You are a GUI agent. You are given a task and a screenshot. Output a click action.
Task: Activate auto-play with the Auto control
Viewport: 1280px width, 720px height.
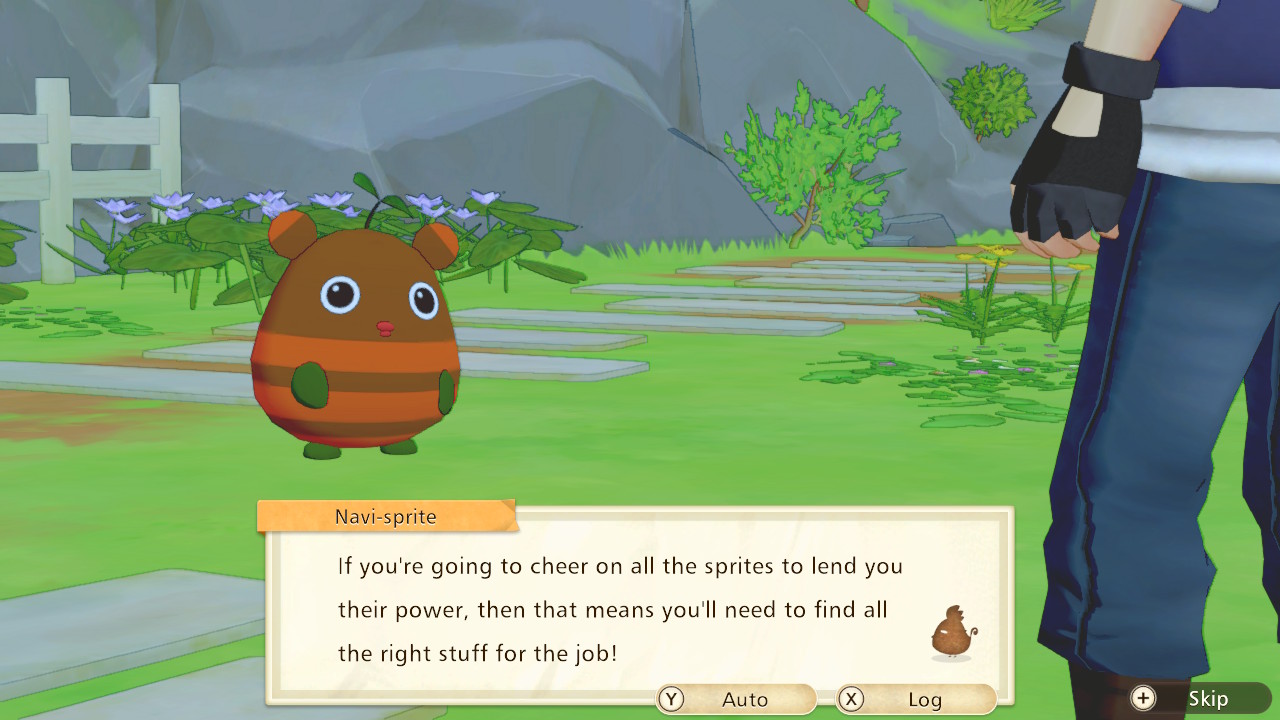(735, 699)
